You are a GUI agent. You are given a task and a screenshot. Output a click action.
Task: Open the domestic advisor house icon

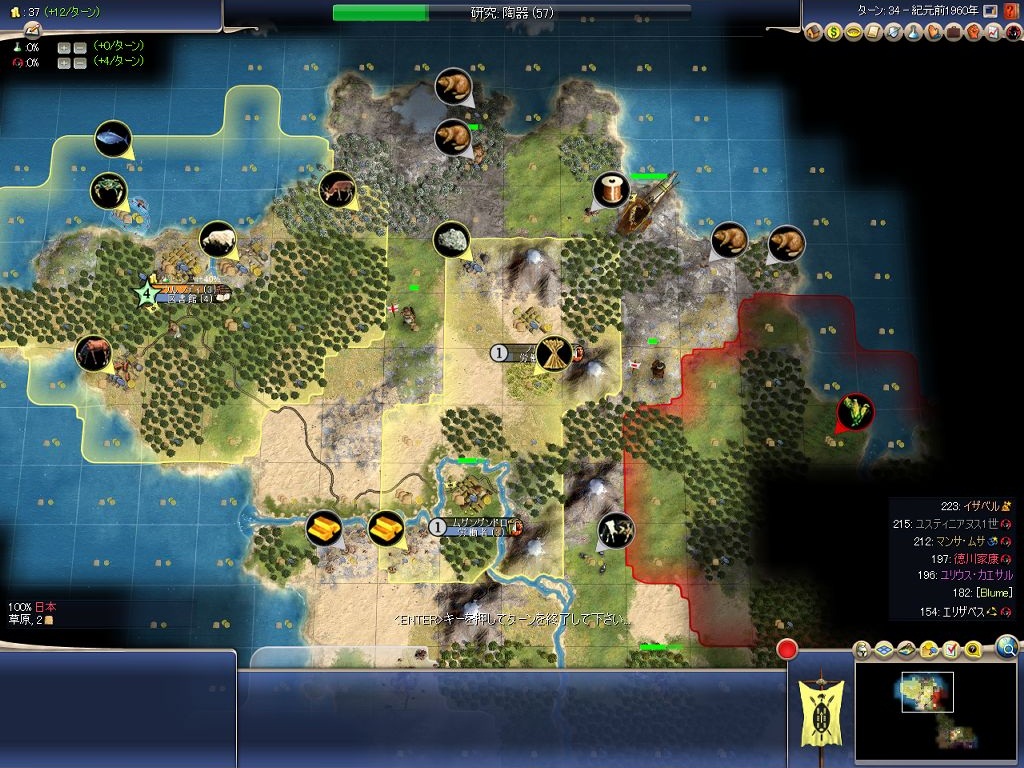tap(814, 33)
